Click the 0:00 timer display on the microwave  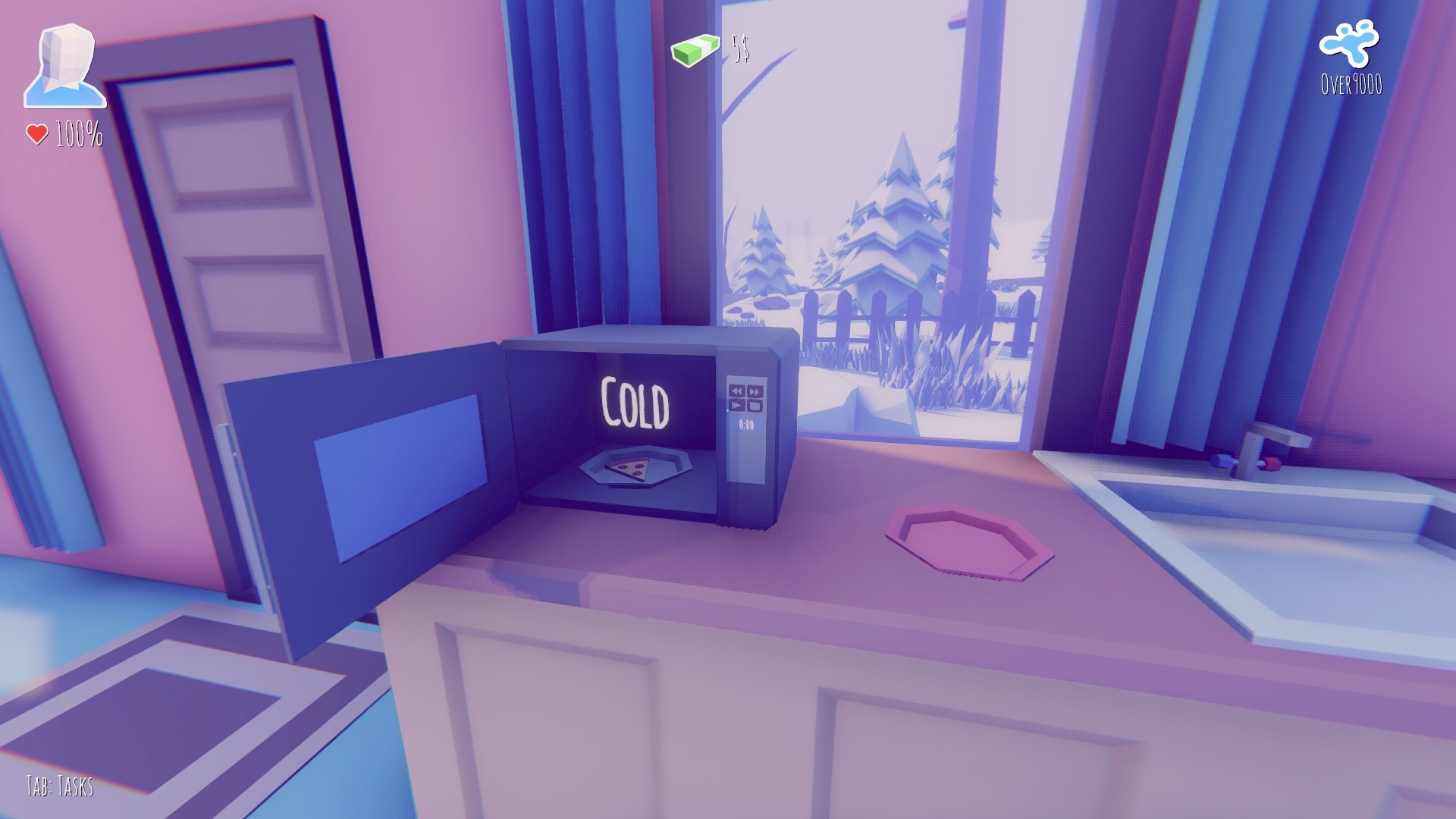coord(746,423)
